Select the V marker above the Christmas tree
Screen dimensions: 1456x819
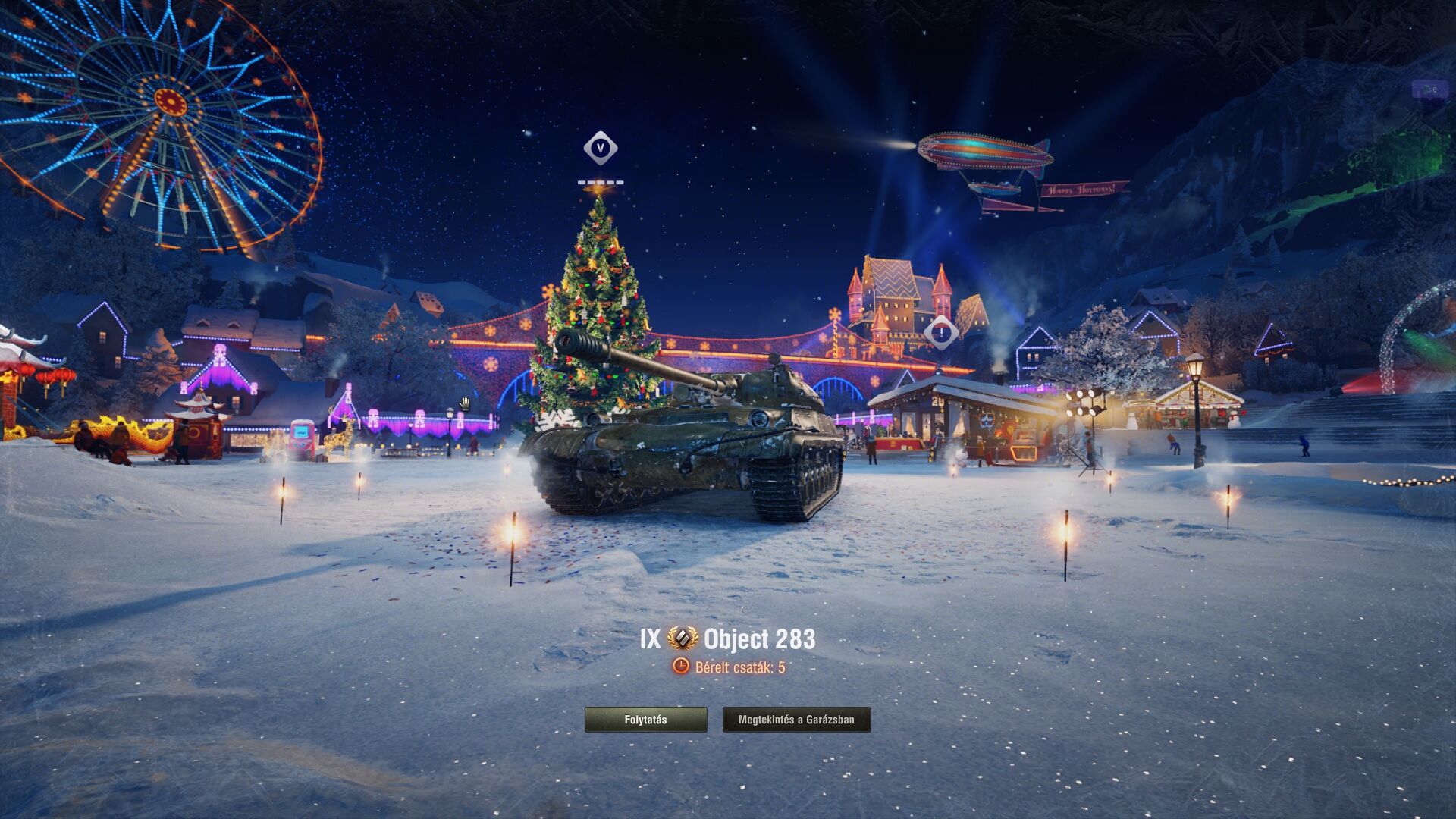[600, 148]
